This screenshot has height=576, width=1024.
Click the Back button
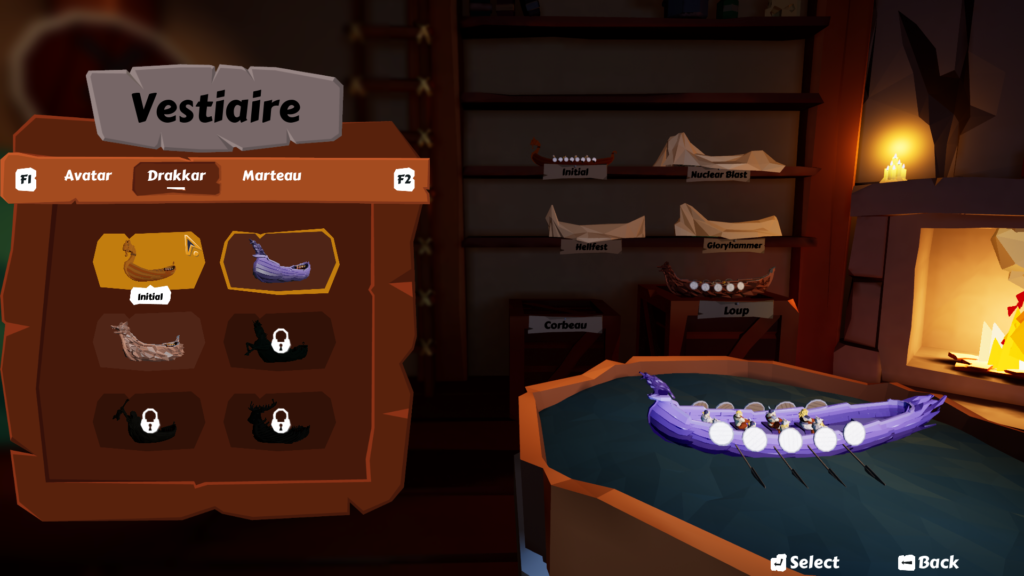928,562
